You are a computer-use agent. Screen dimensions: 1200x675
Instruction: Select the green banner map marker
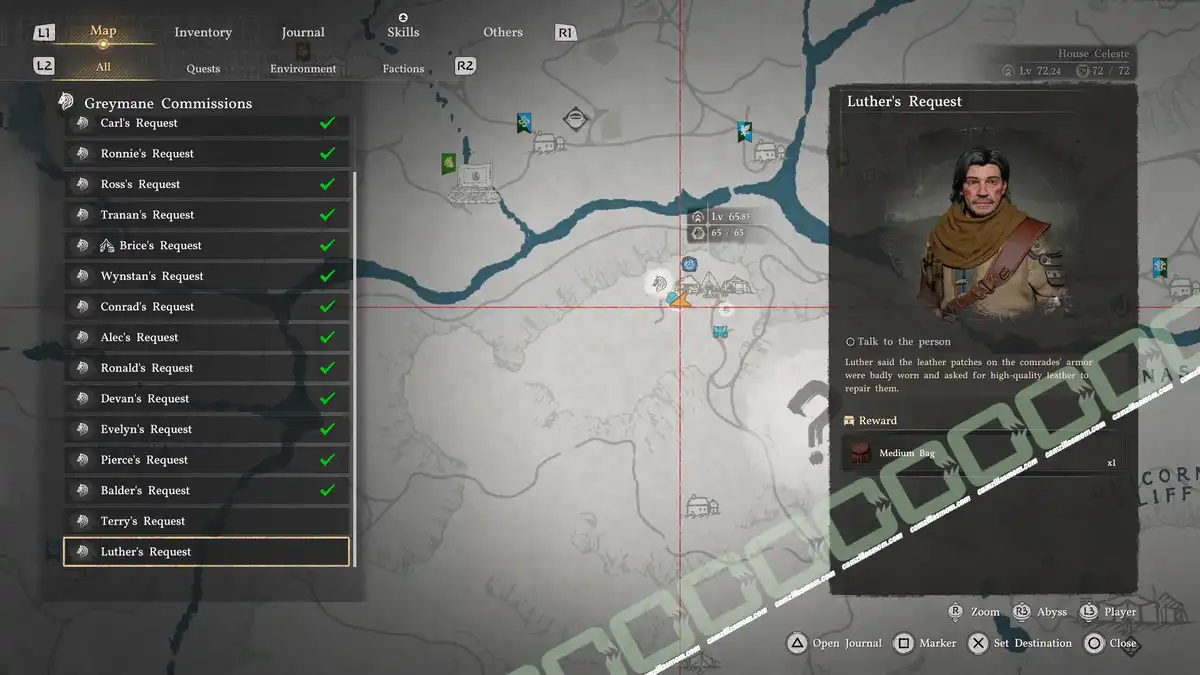(449, 162)
